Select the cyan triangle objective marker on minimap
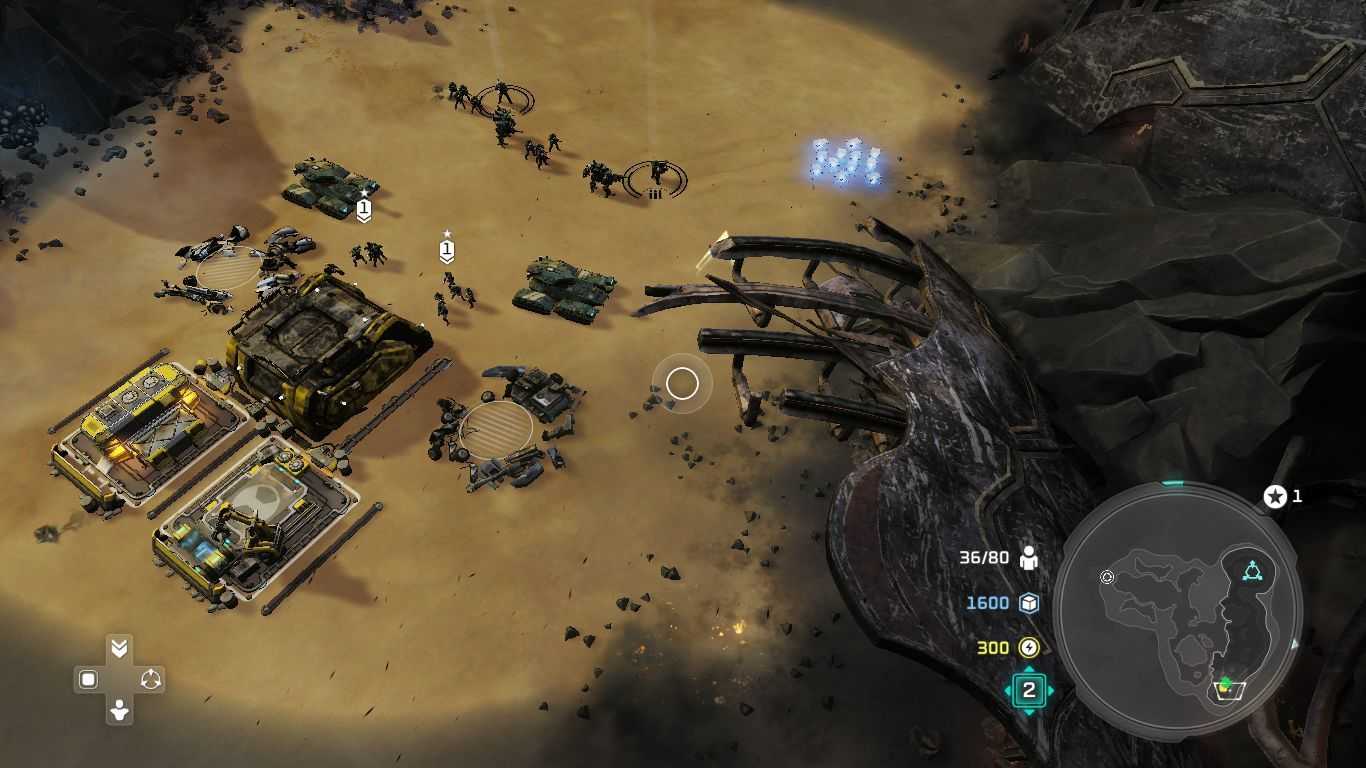This screenshot has height=768, width=1366. click(1252, 572)
